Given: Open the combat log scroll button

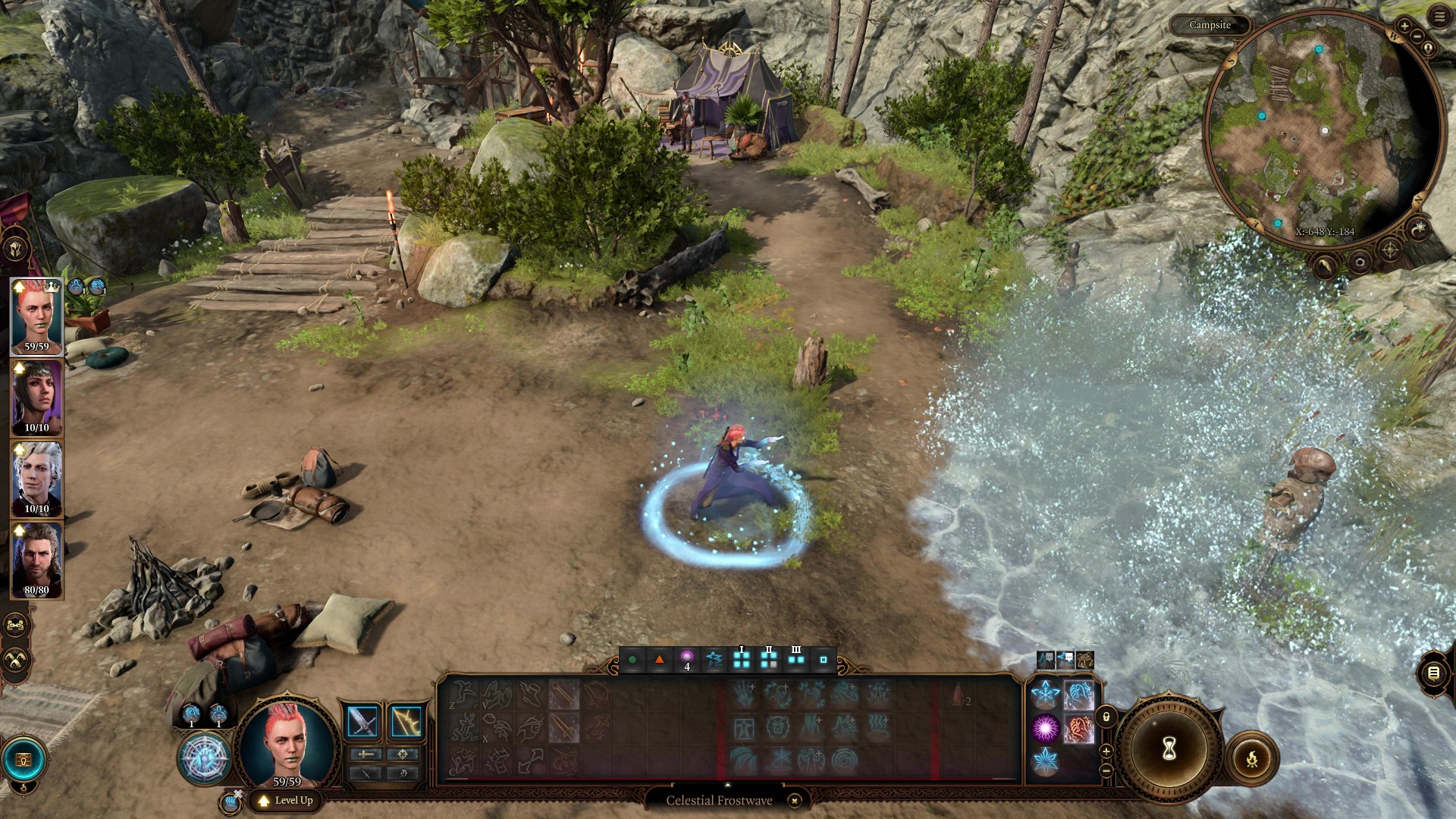Looking at the screenshot, I should point(1432,673).
